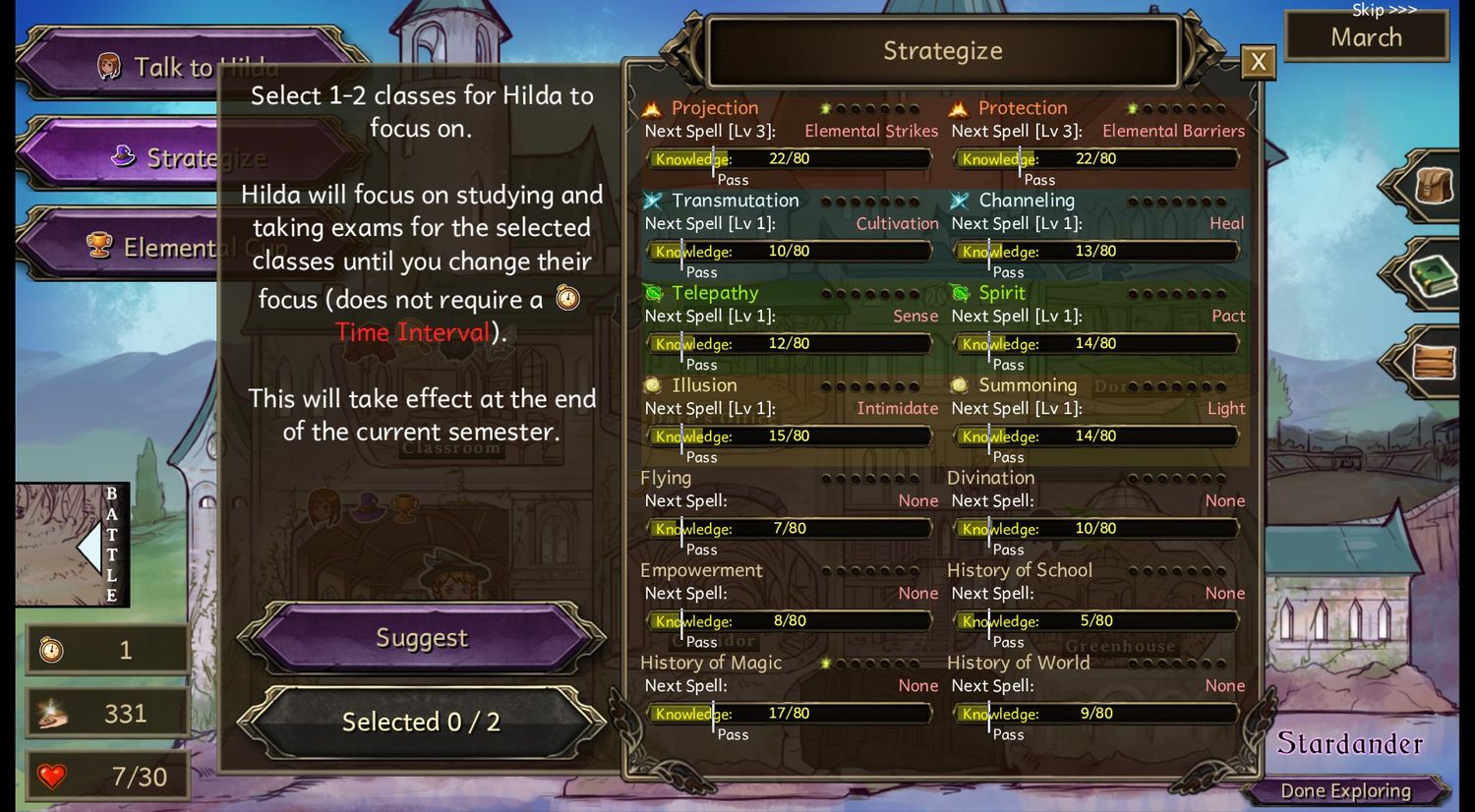Select the Spirit class
This screenshot has height=812, width=1475.
(1001, 293)
